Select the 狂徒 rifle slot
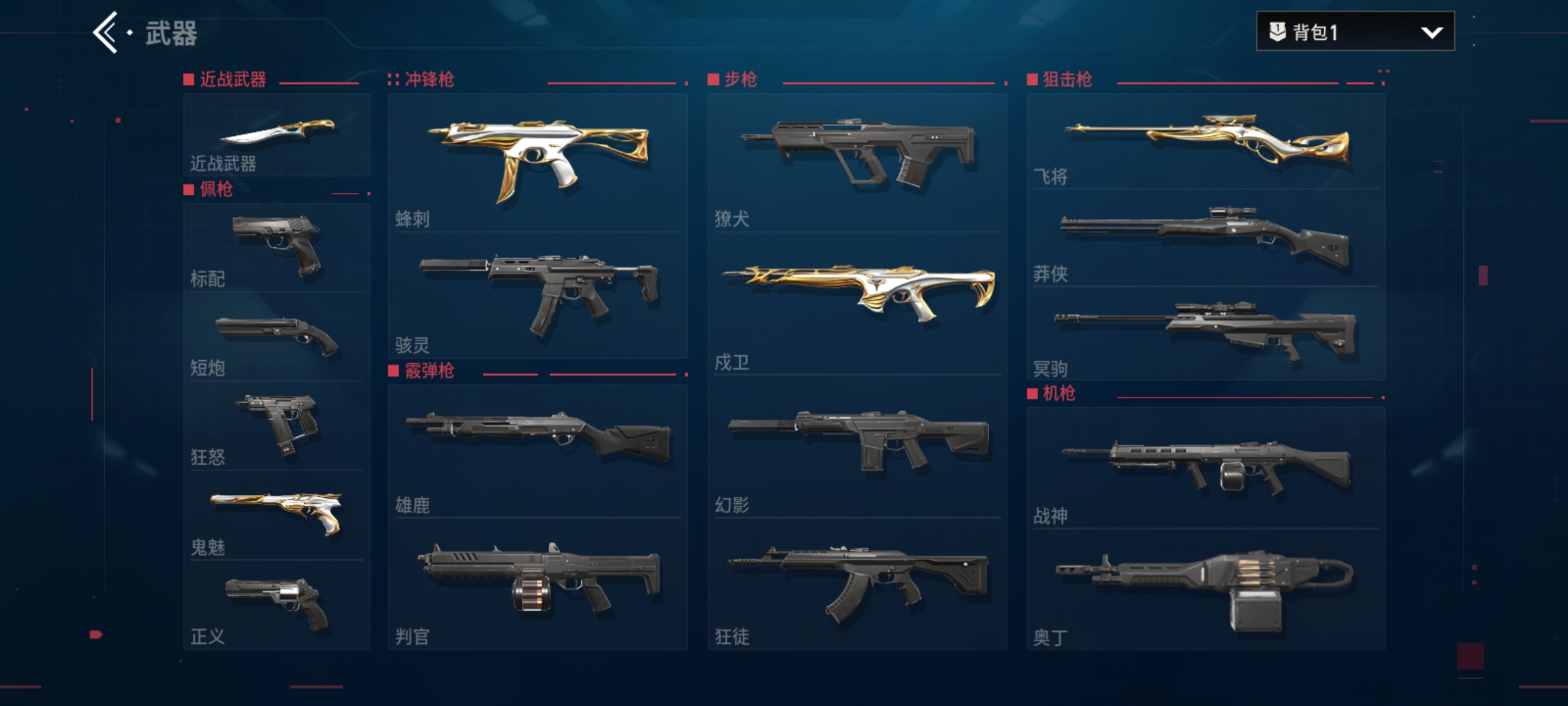 857,583
